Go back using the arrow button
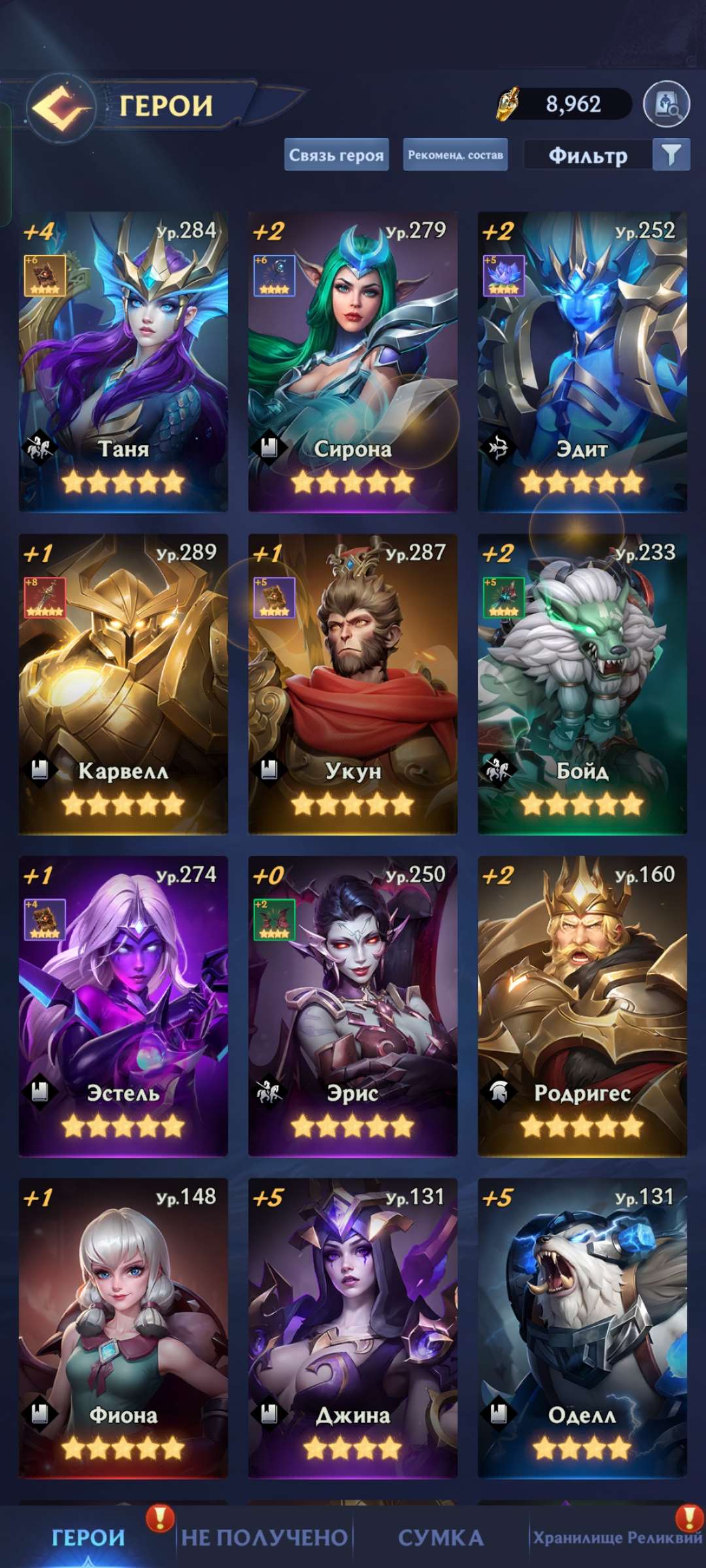The height and width of the screenshot is (1568, 706). (x=61, y=107)
